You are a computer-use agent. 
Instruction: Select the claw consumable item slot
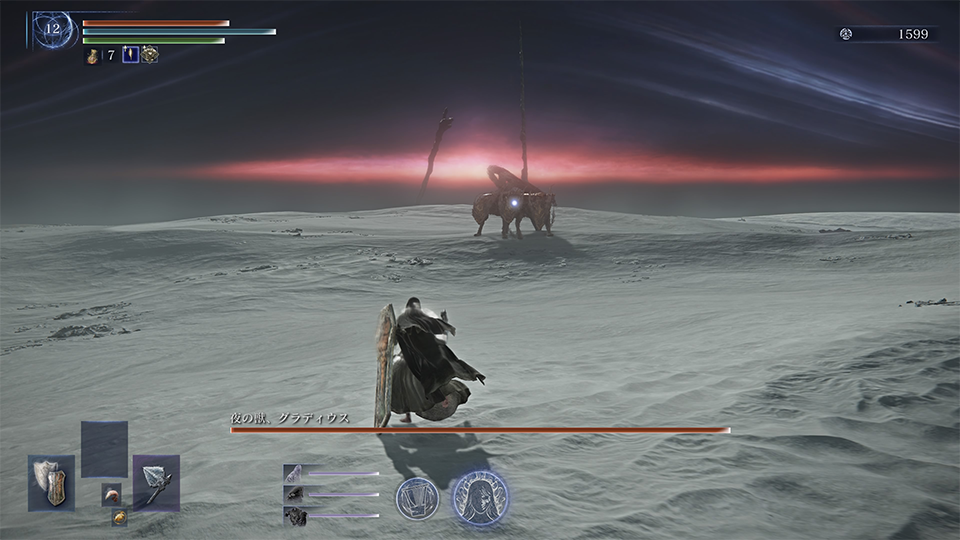coord(111,494)
